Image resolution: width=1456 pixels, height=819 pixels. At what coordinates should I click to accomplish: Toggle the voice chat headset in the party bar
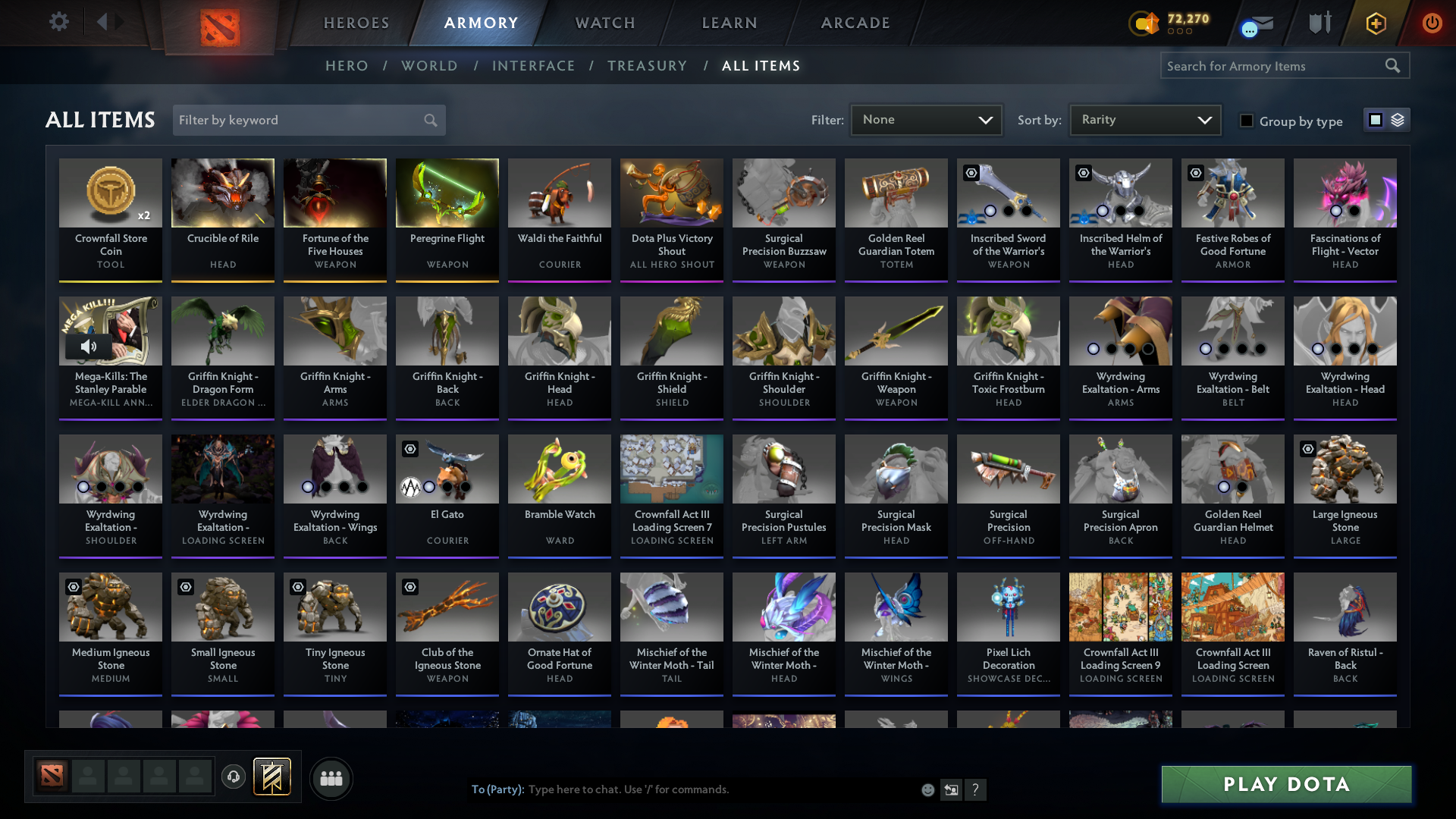click(x=234, y=777)
